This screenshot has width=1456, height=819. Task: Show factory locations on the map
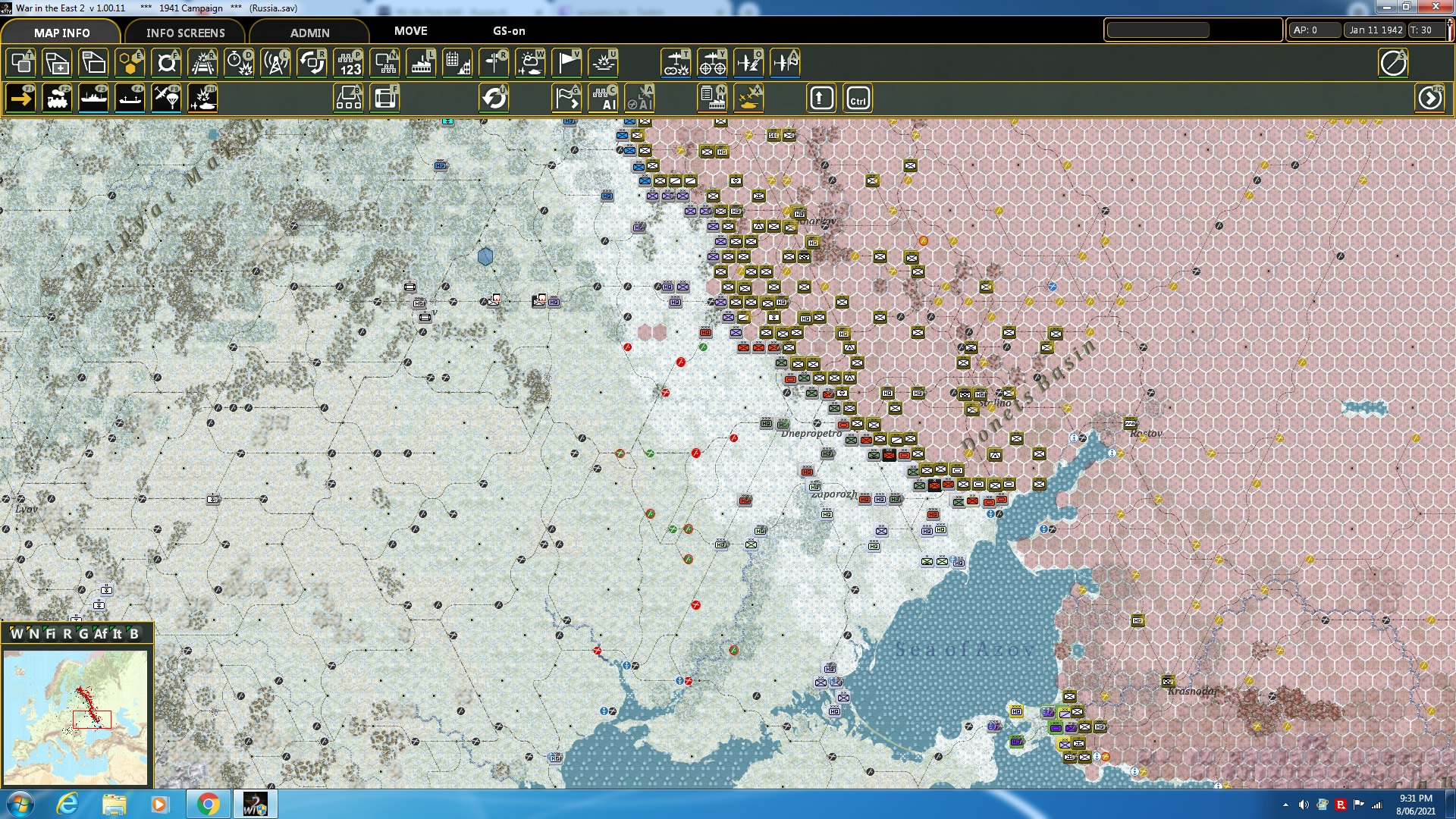[421, 63]
